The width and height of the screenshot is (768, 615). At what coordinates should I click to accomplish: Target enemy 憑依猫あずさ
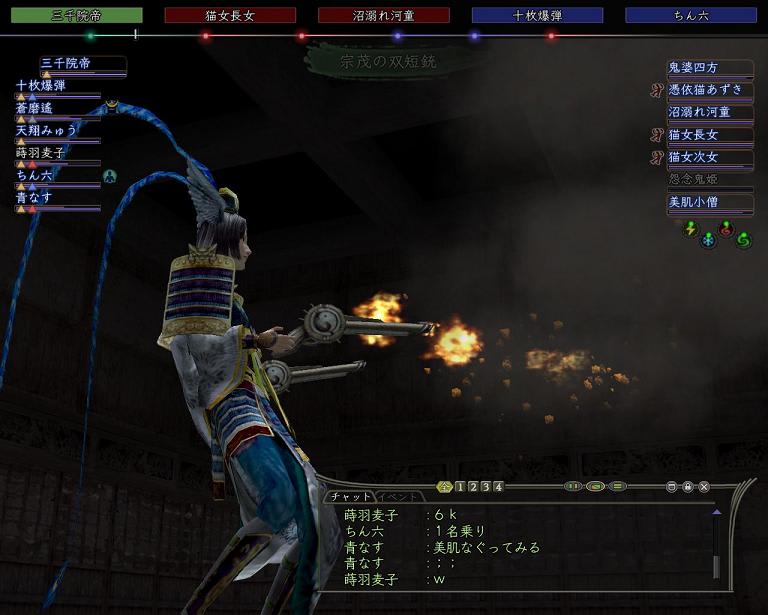[709, 90]
